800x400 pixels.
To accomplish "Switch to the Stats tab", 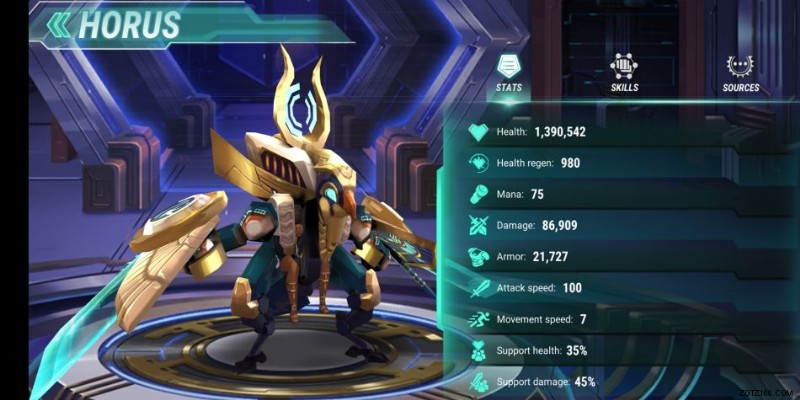I will click(x=509, y=73).
